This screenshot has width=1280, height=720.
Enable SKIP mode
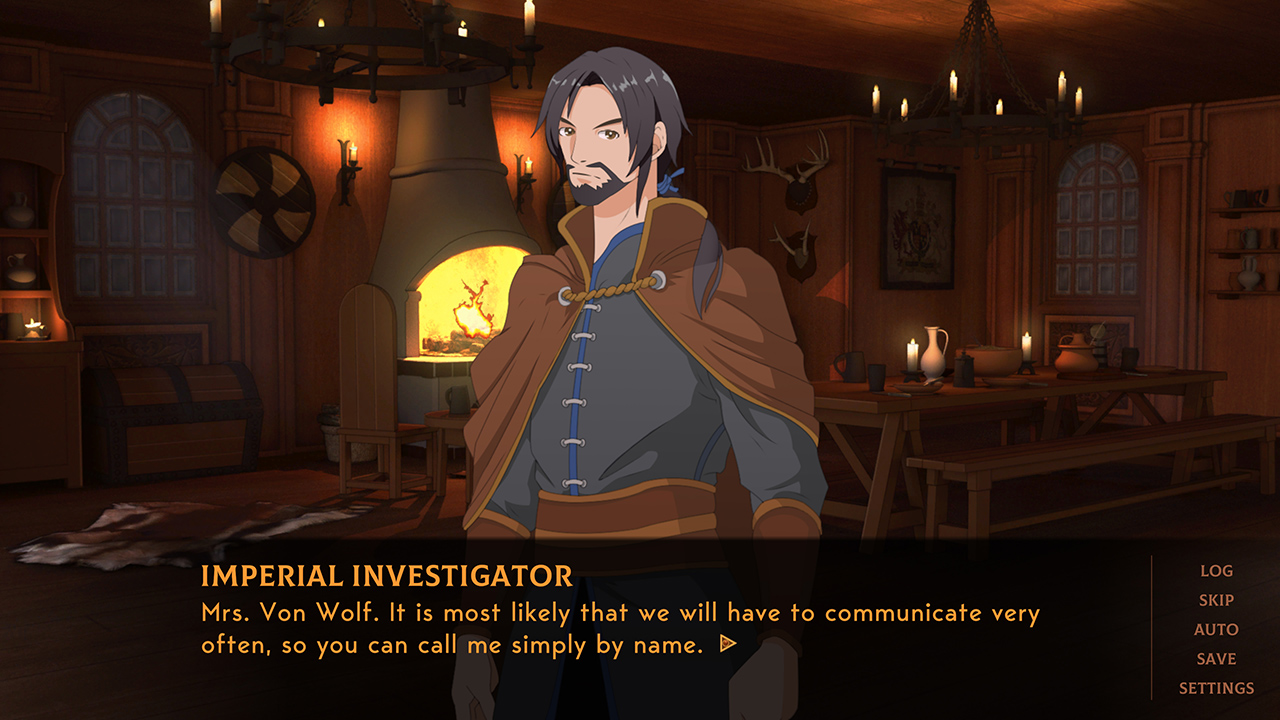point(1216,601)
